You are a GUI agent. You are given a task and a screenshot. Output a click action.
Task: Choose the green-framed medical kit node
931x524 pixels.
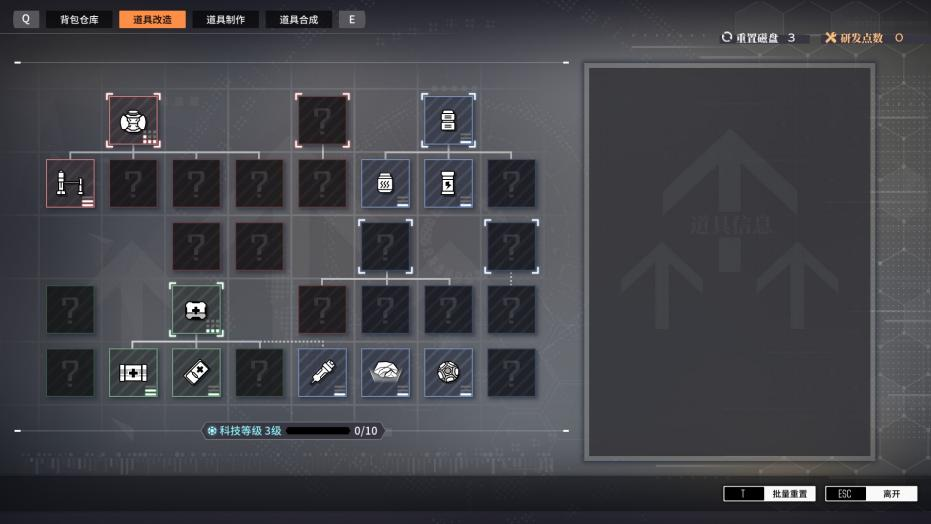tap(196, 309)
